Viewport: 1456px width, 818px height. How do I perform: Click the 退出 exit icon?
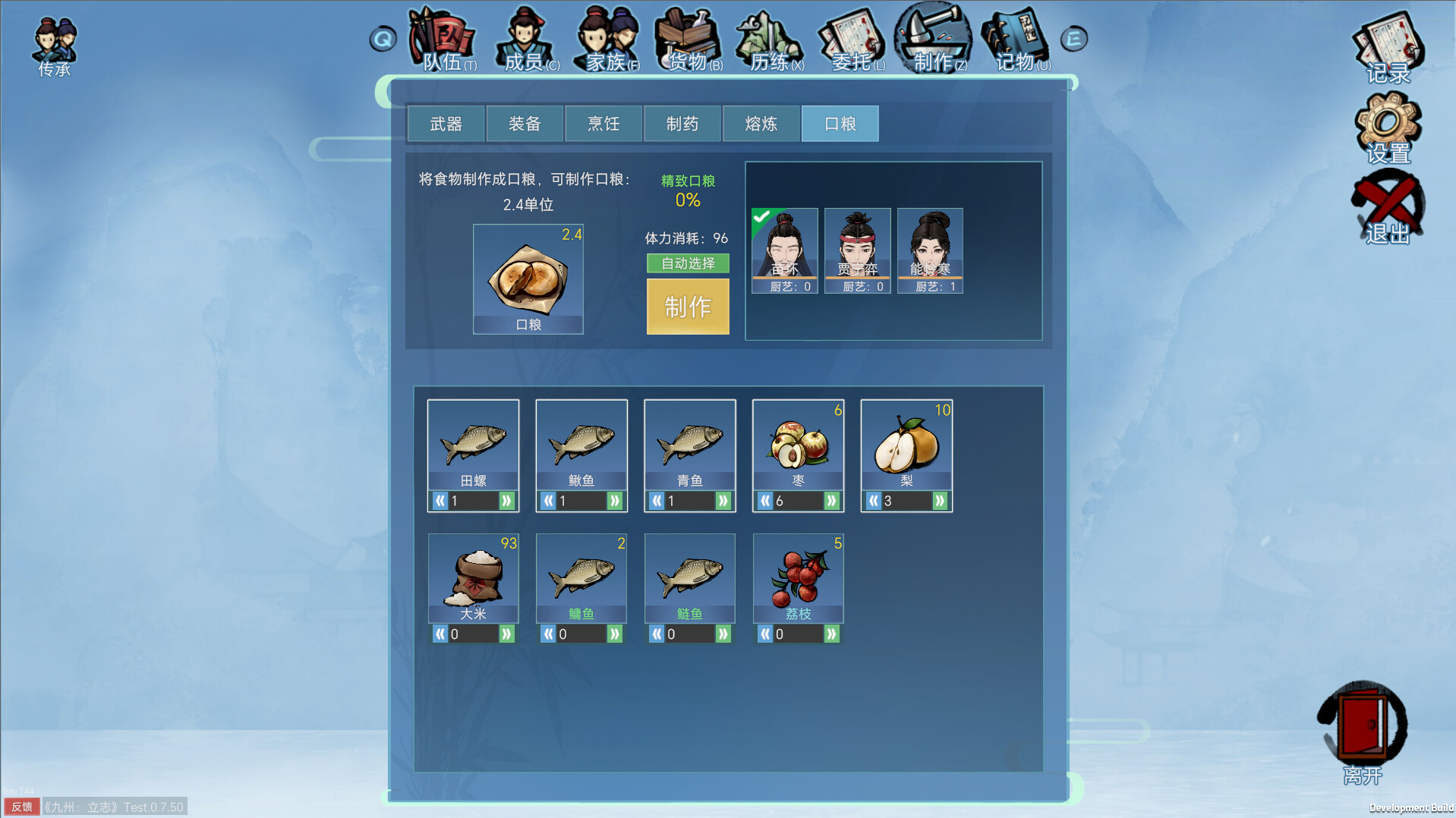tap(1388, 207)
